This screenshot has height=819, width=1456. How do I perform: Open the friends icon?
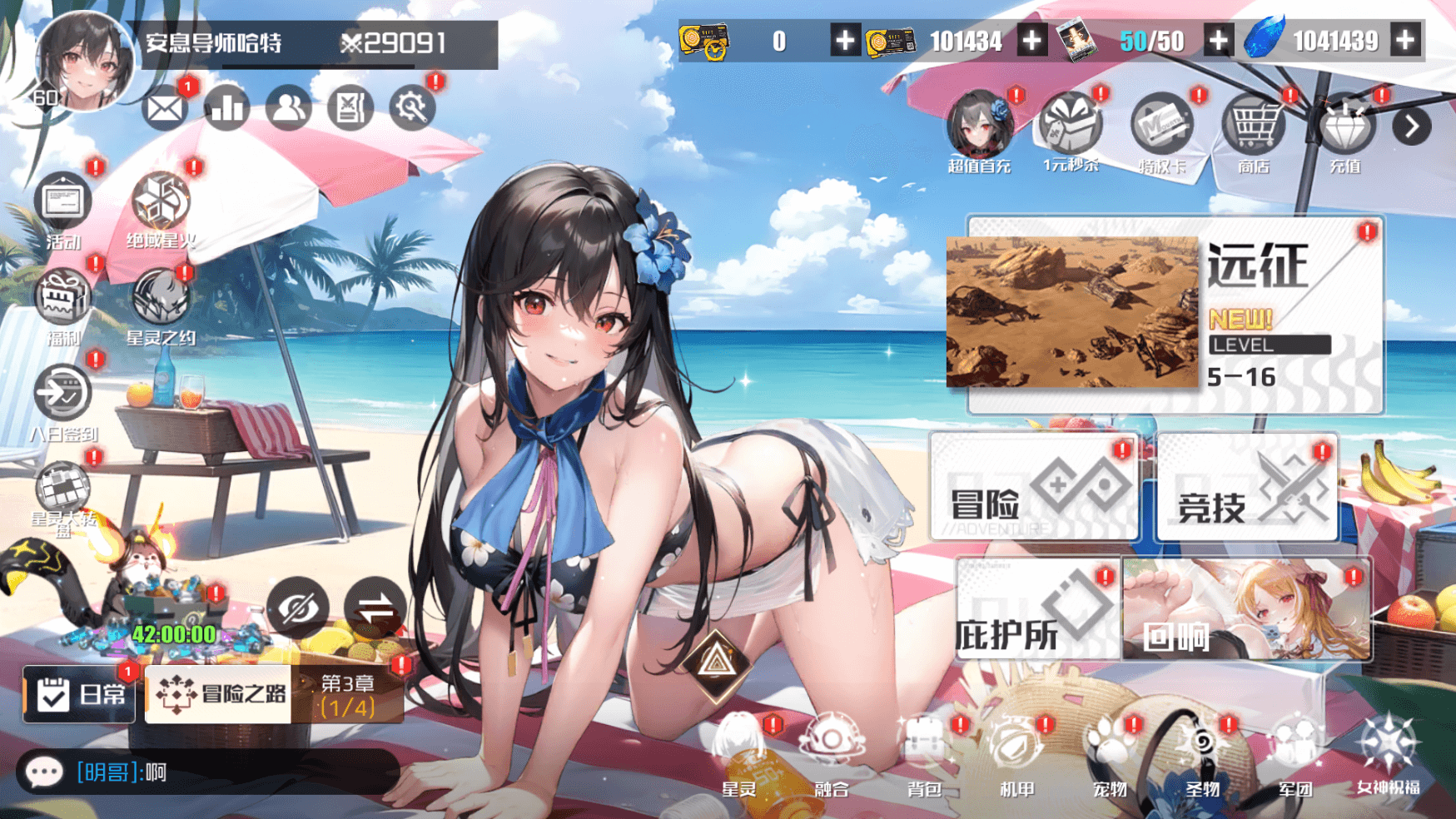pyautogui.click(x=288, y=108)
